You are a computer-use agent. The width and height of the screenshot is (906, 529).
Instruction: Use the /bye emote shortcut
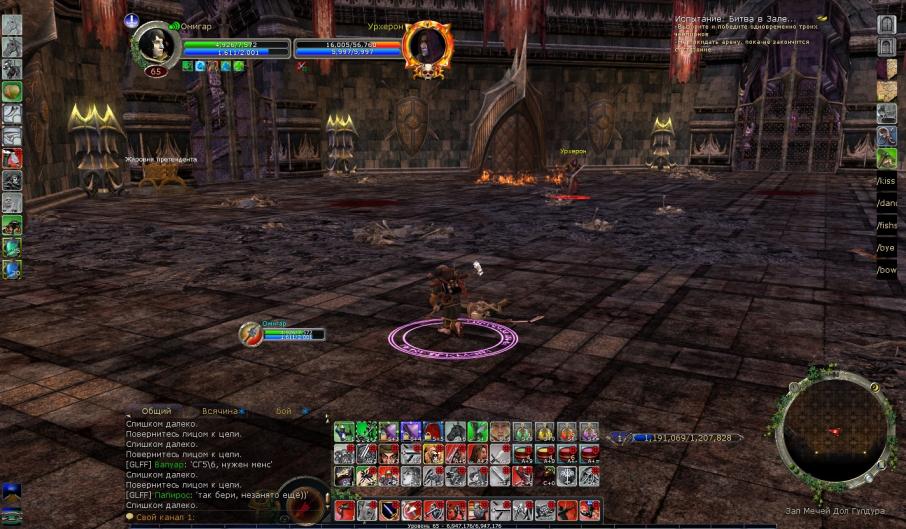pos(886,247)
